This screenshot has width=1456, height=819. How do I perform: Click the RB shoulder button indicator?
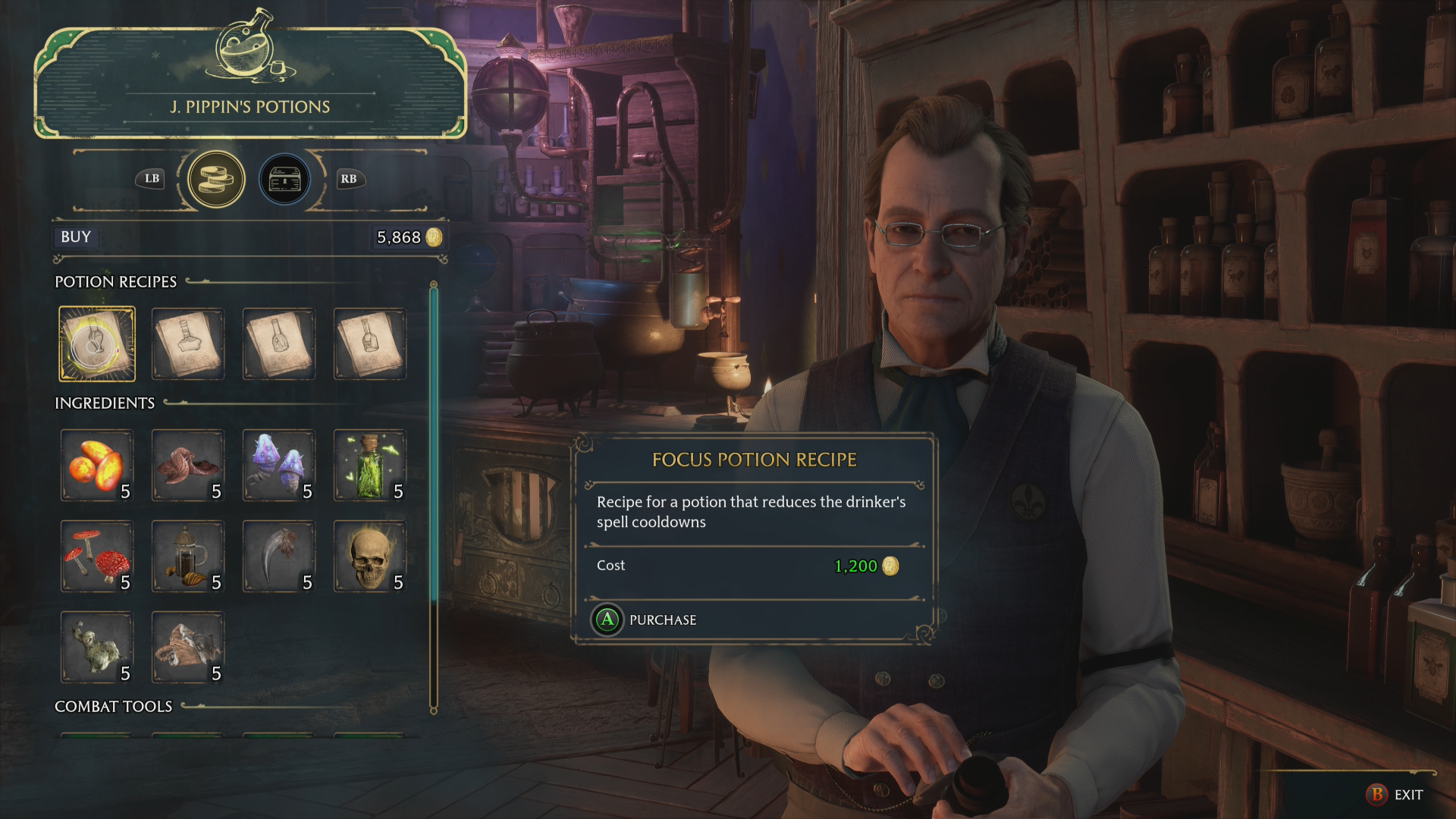[x=349, y=179]
